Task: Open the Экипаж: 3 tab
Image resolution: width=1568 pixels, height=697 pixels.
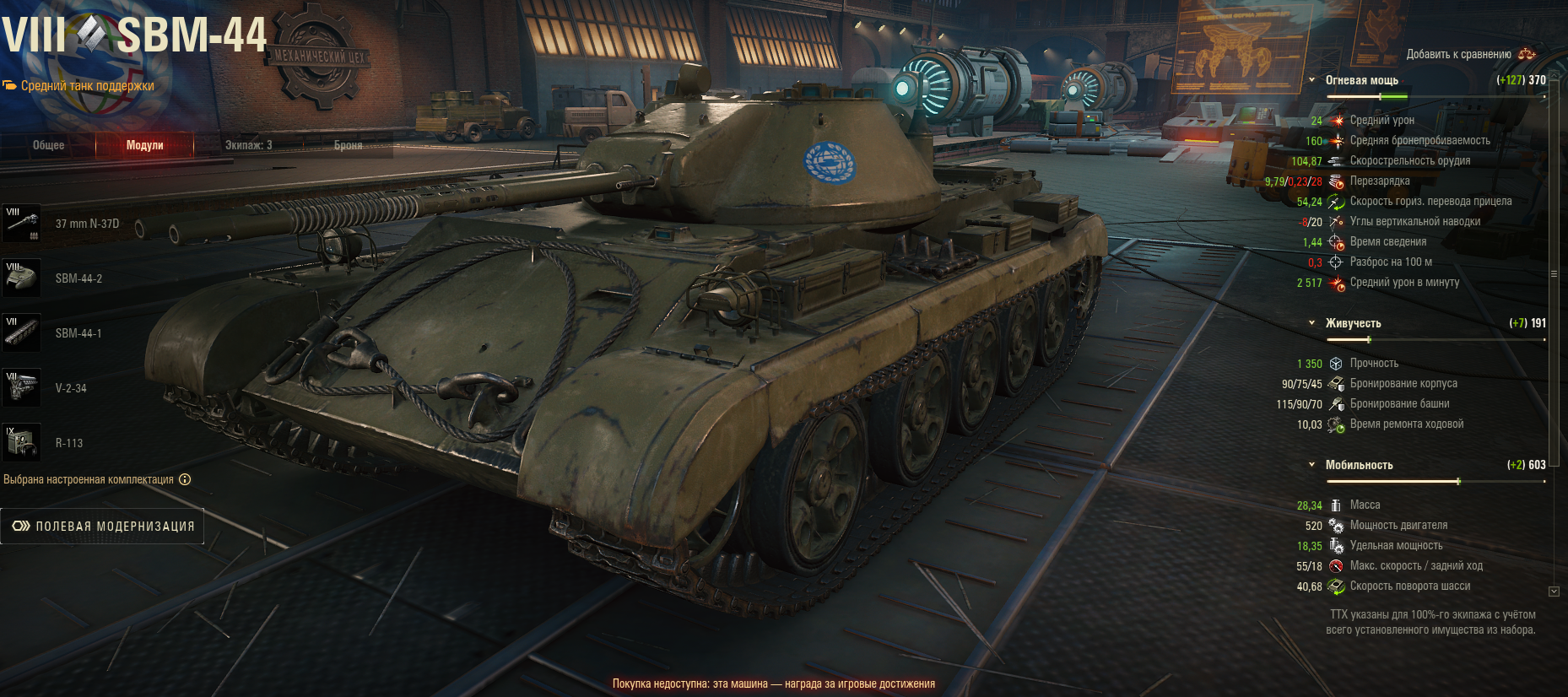Action: (x=248, y=145)
